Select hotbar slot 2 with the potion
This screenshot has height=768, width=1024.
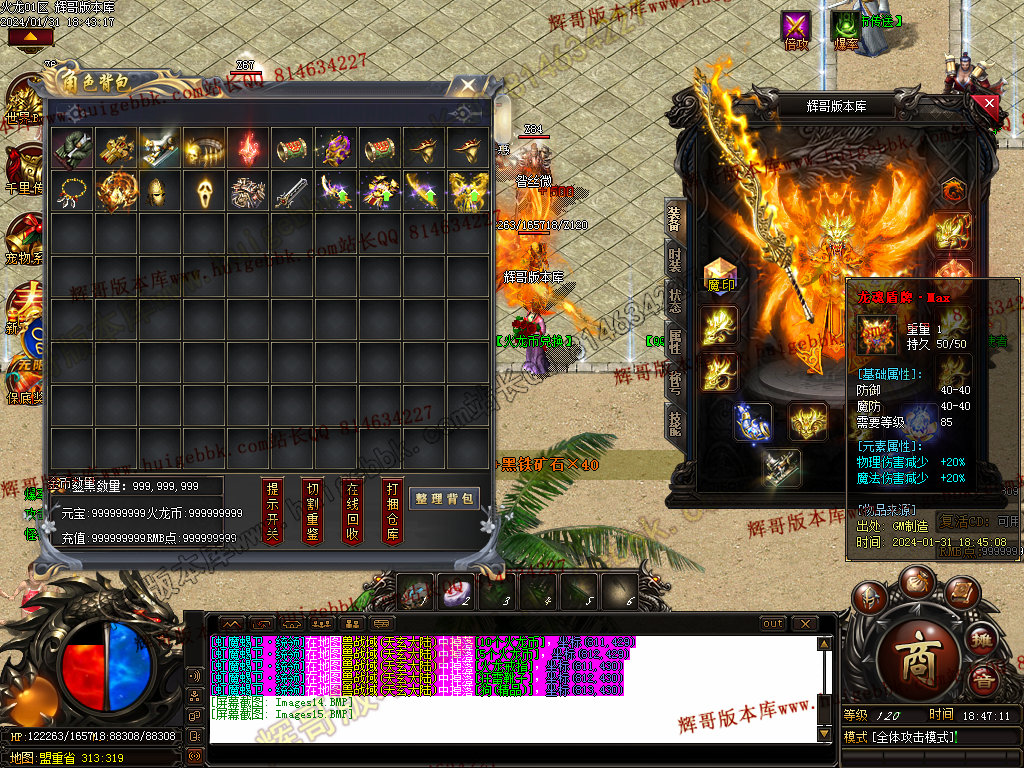tap(457, 592)
